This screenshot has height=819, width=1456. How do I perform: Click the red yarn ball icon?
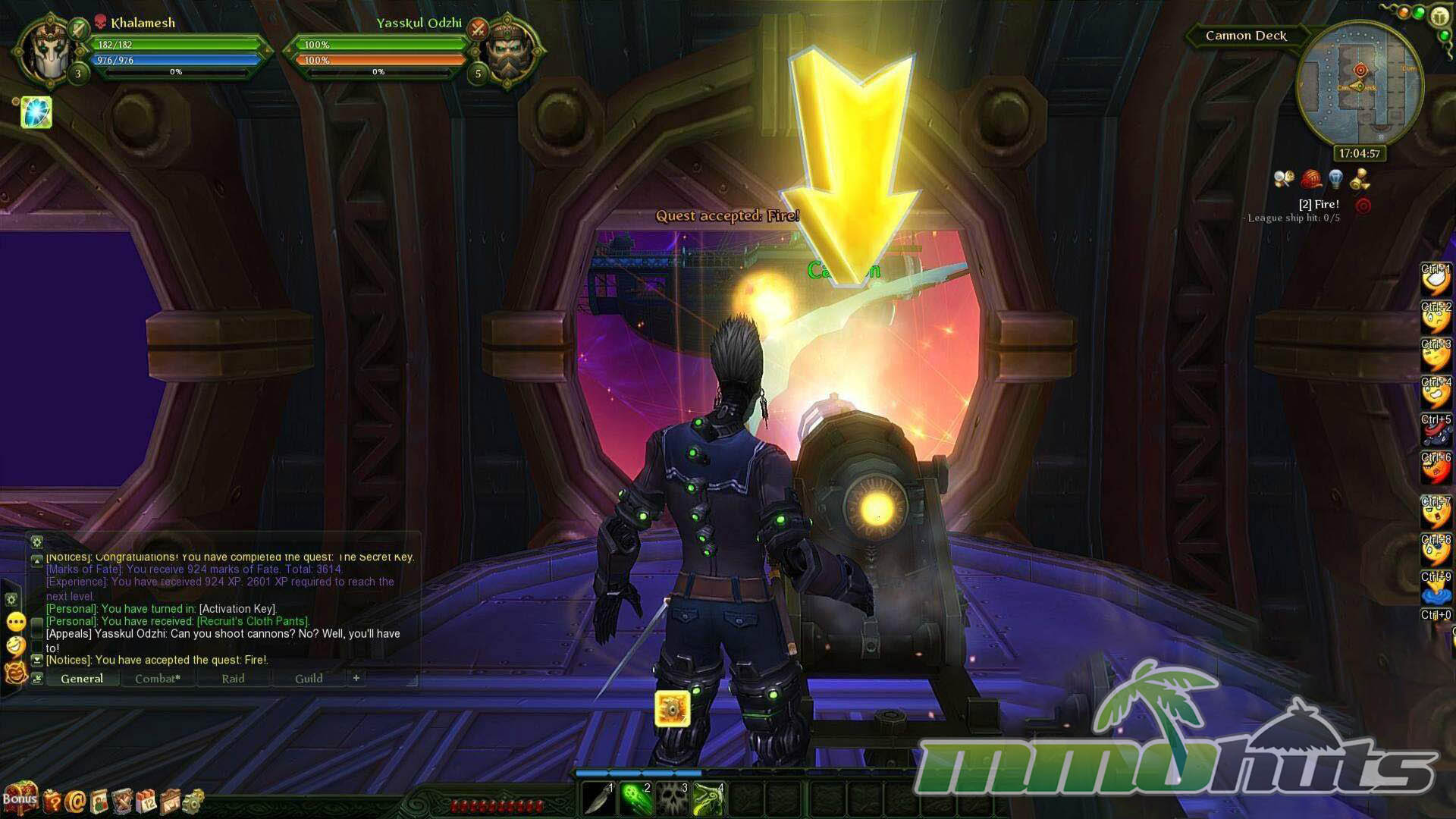point(1311,180)
